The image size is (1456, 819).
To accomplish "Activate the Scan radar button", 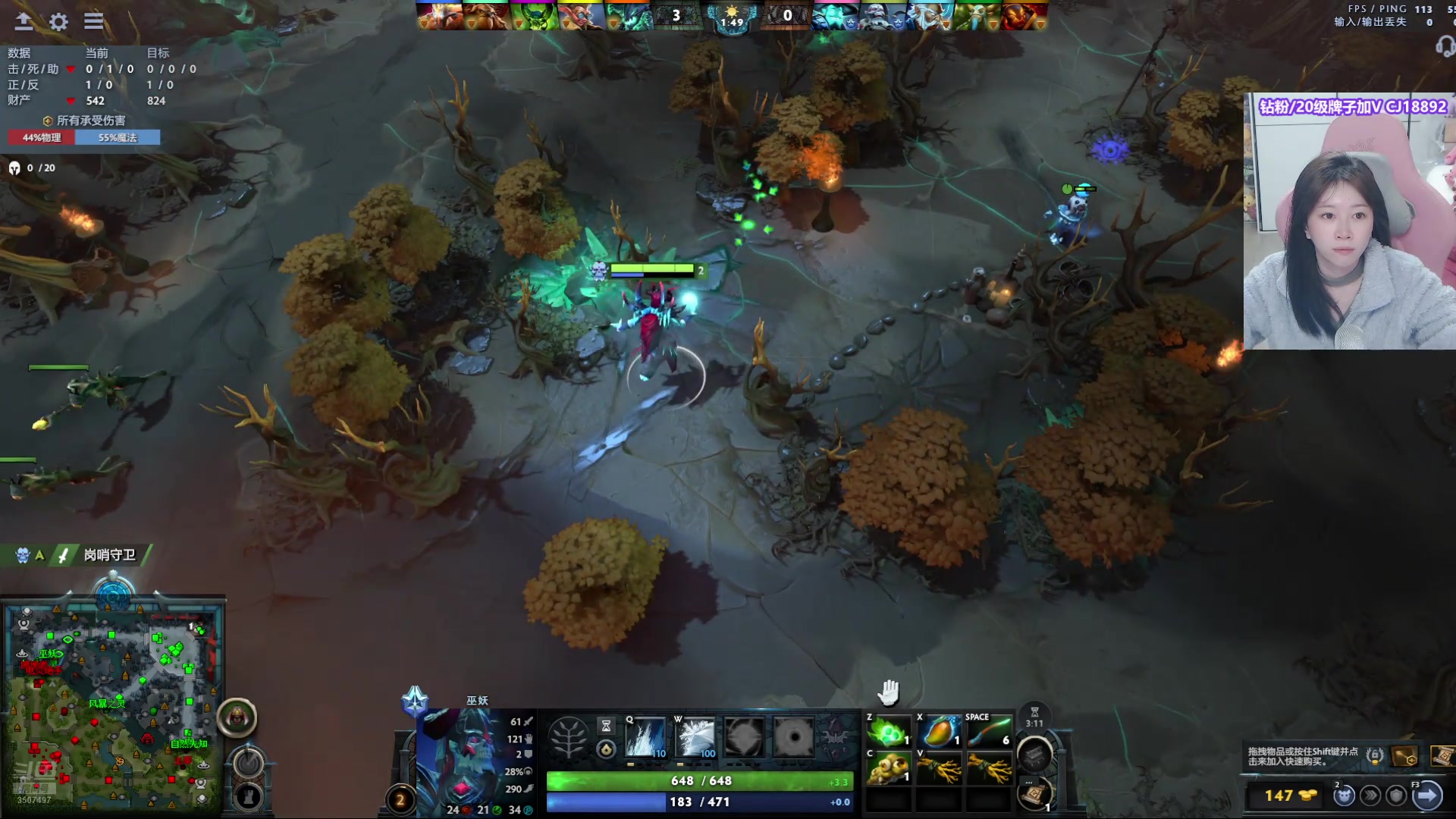I will pos(247,761).
